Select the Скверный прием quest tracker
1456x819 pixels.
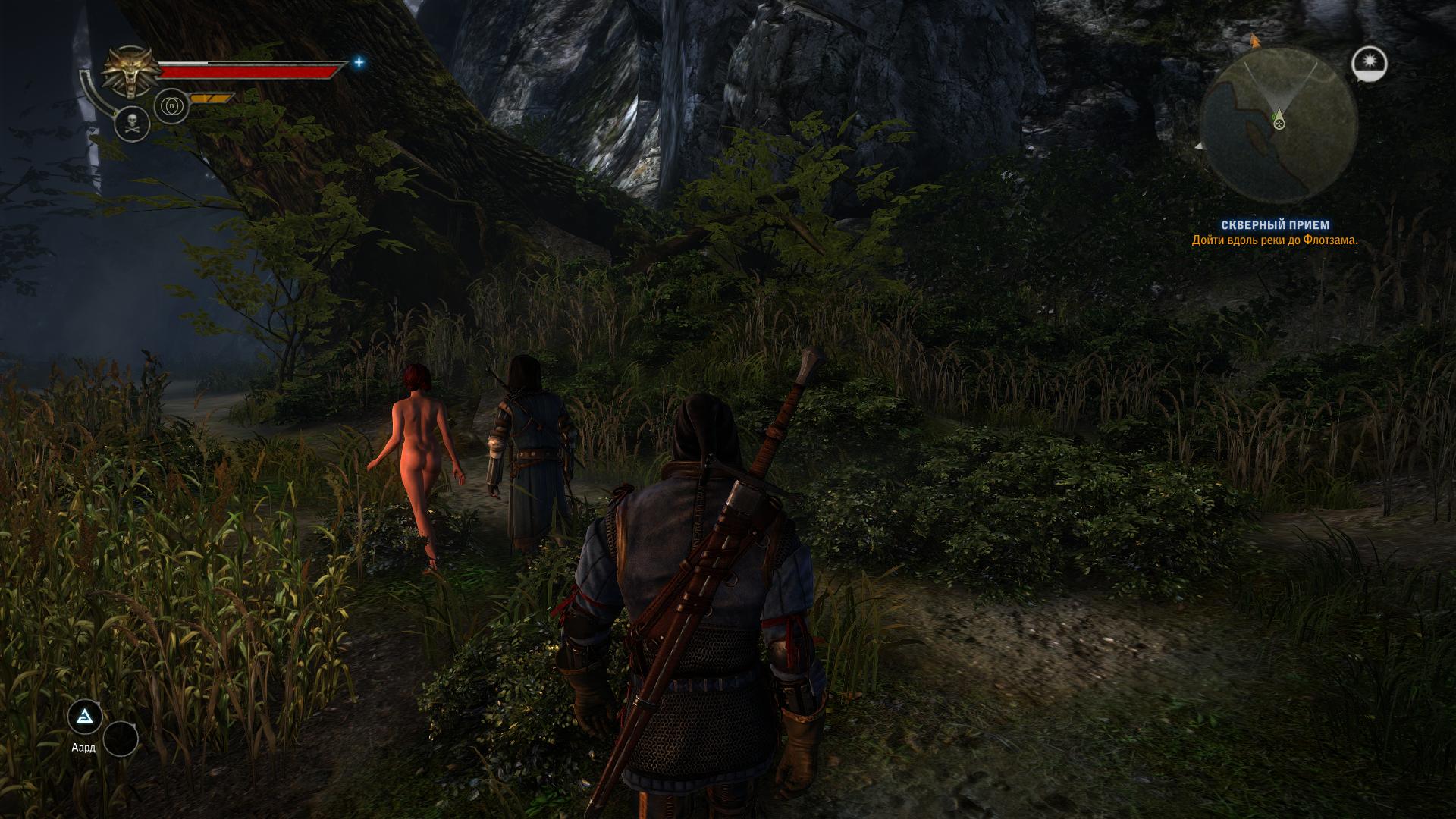[1275, 225]
